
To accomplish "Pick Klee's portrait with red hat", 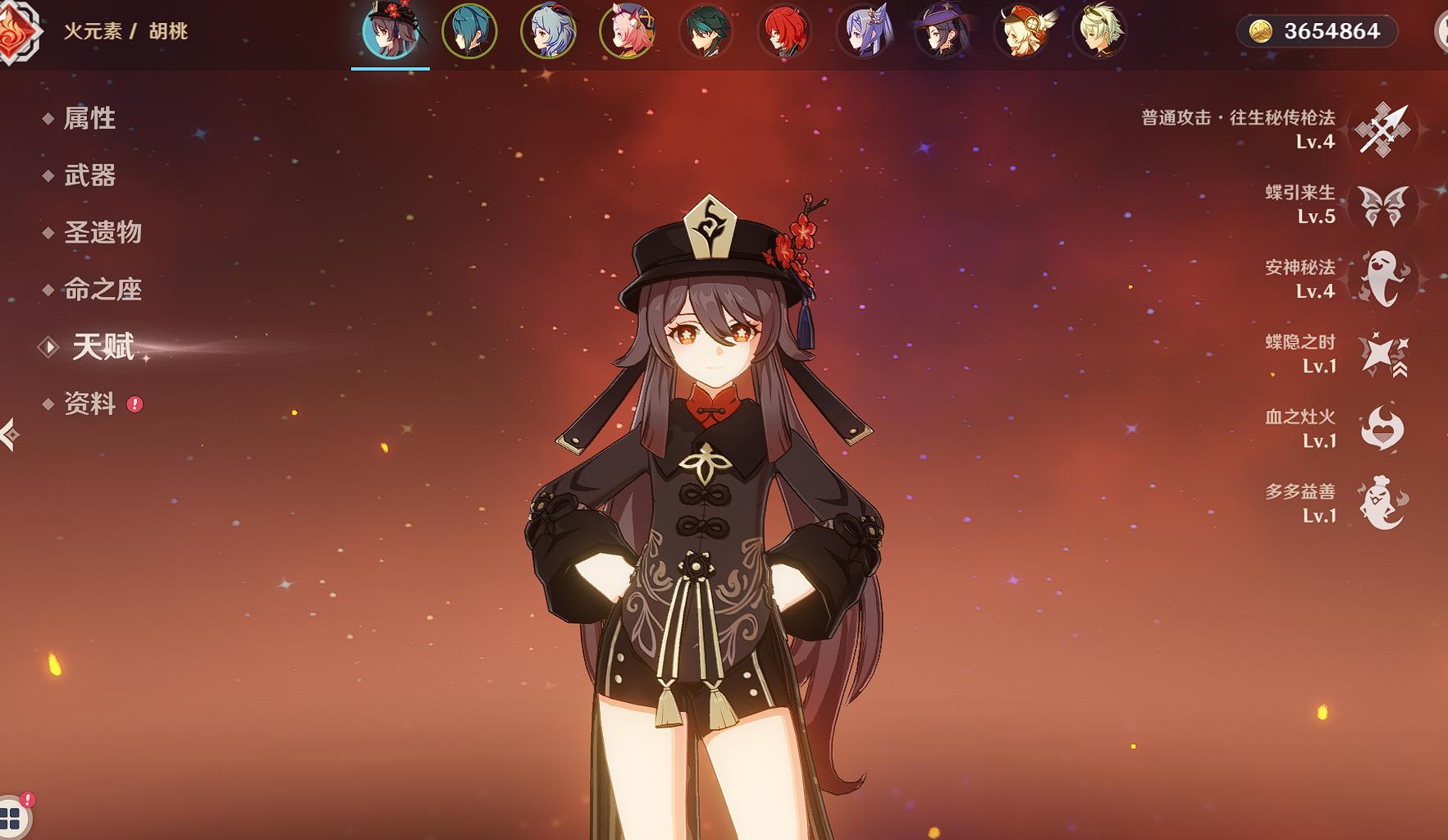I will pos(1022,31).
